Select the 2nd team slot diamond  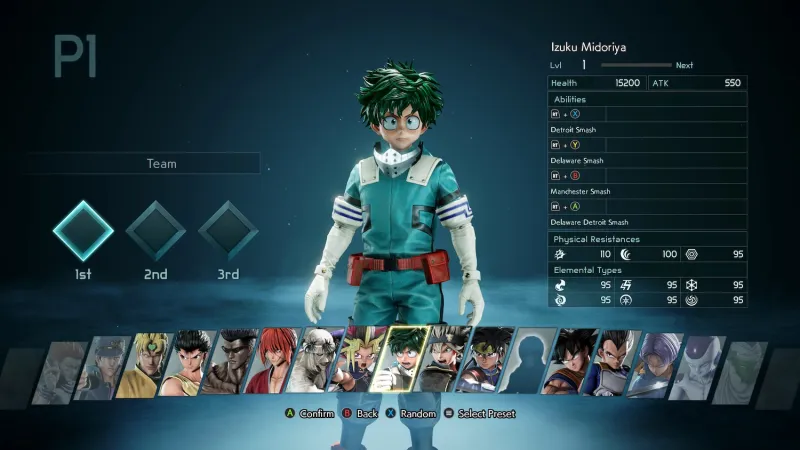click(x=155, y=231)
